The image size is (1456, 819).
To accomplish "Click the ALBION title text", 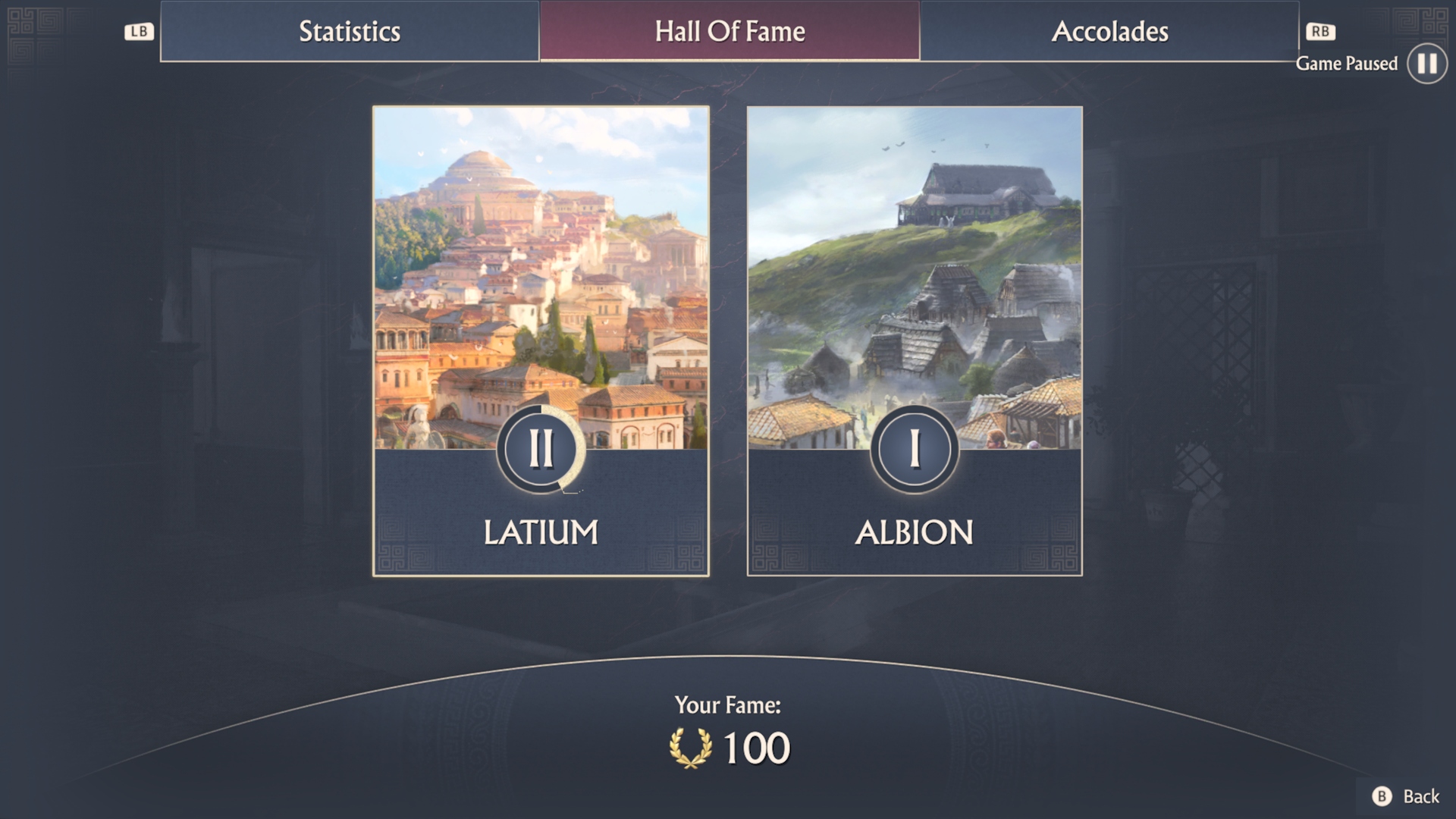I will click(914, 532).
